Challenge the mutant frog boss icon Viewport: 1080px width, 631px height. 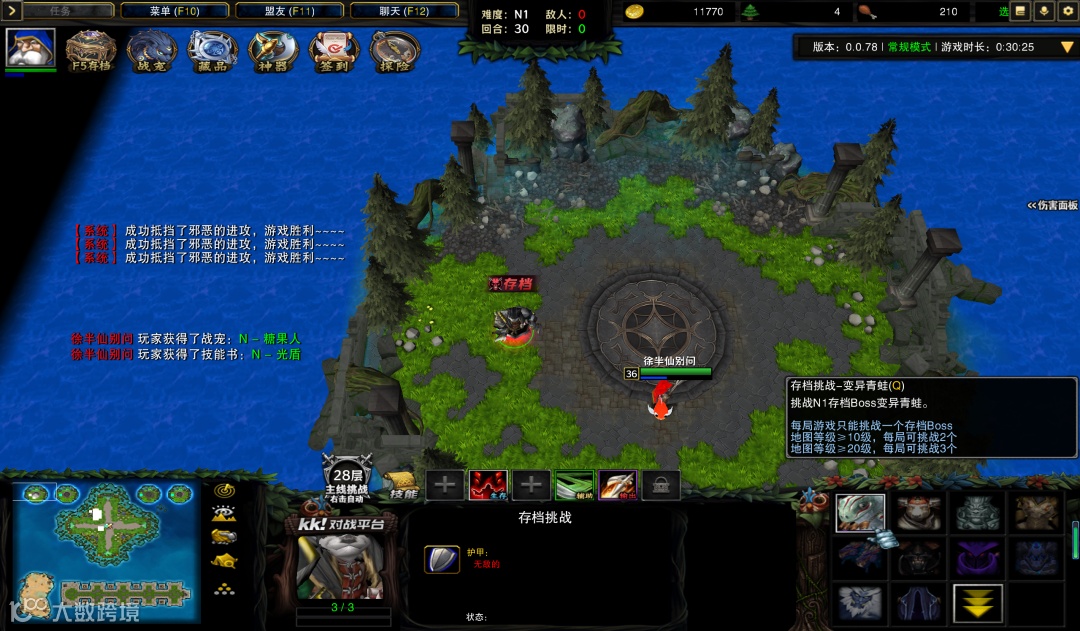(x=860, y=513)
